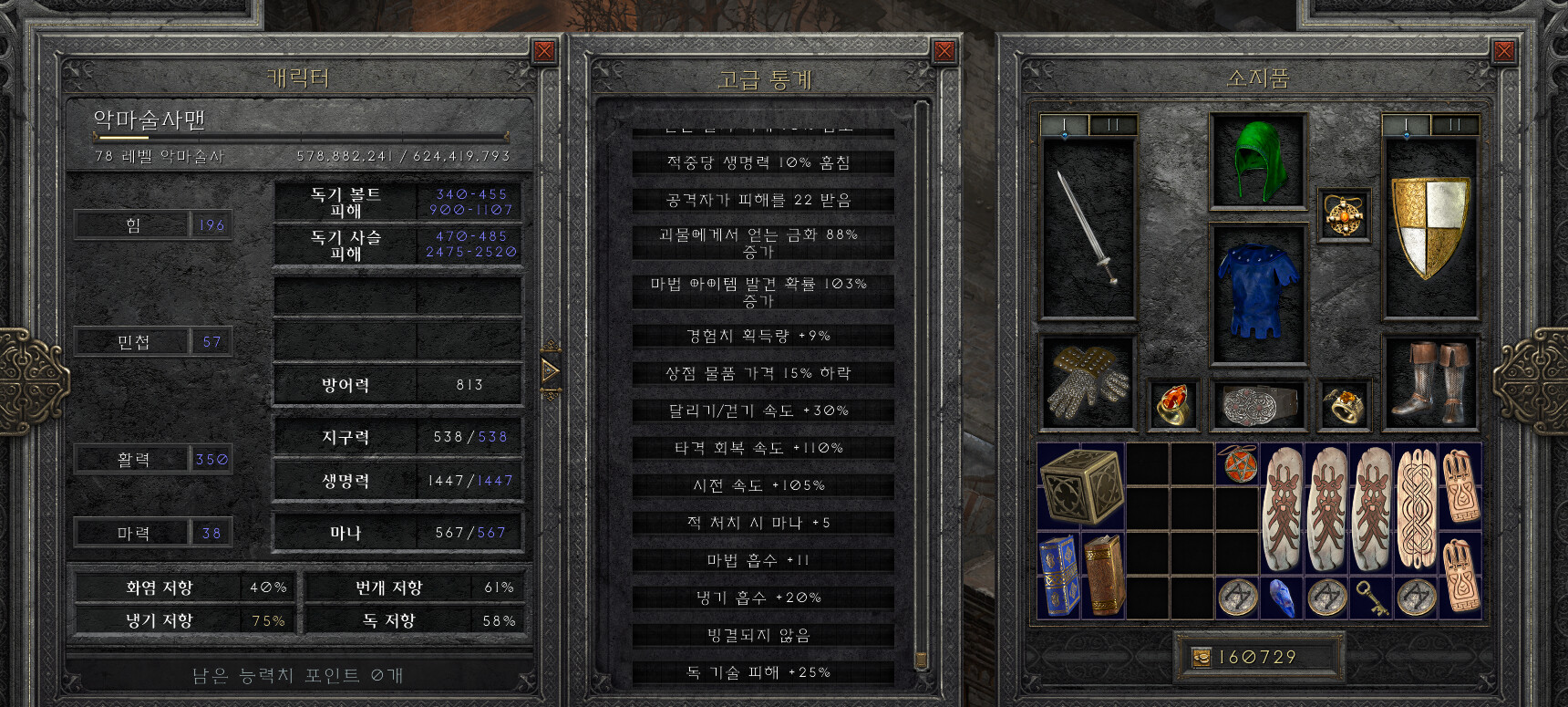Image resolution: width=1568 pixels, height=707 pixels.
Task: Click the equipped belt slot
Action: 1258,404
